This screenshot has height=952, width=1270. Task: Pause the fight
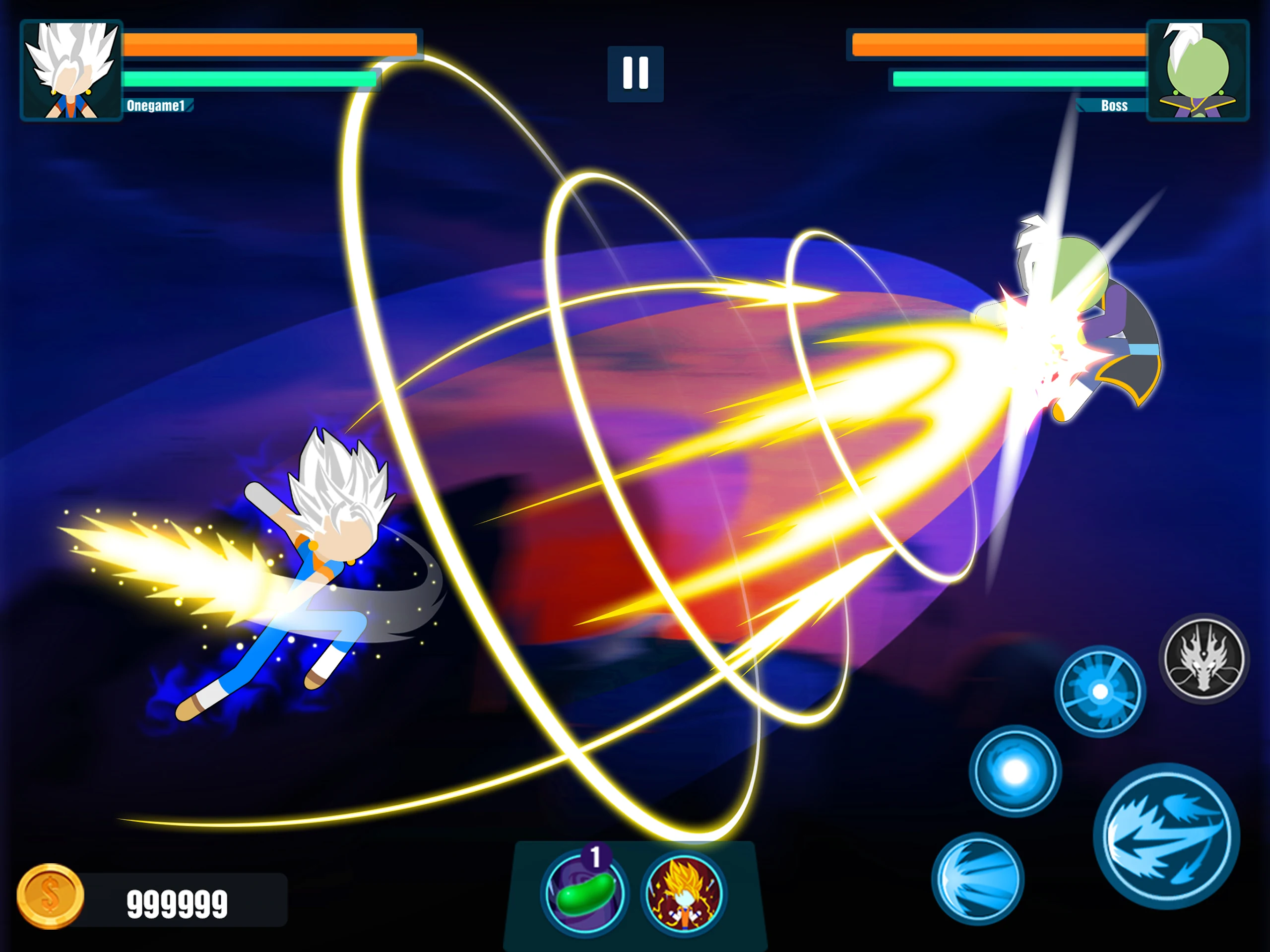pos(635,73)
